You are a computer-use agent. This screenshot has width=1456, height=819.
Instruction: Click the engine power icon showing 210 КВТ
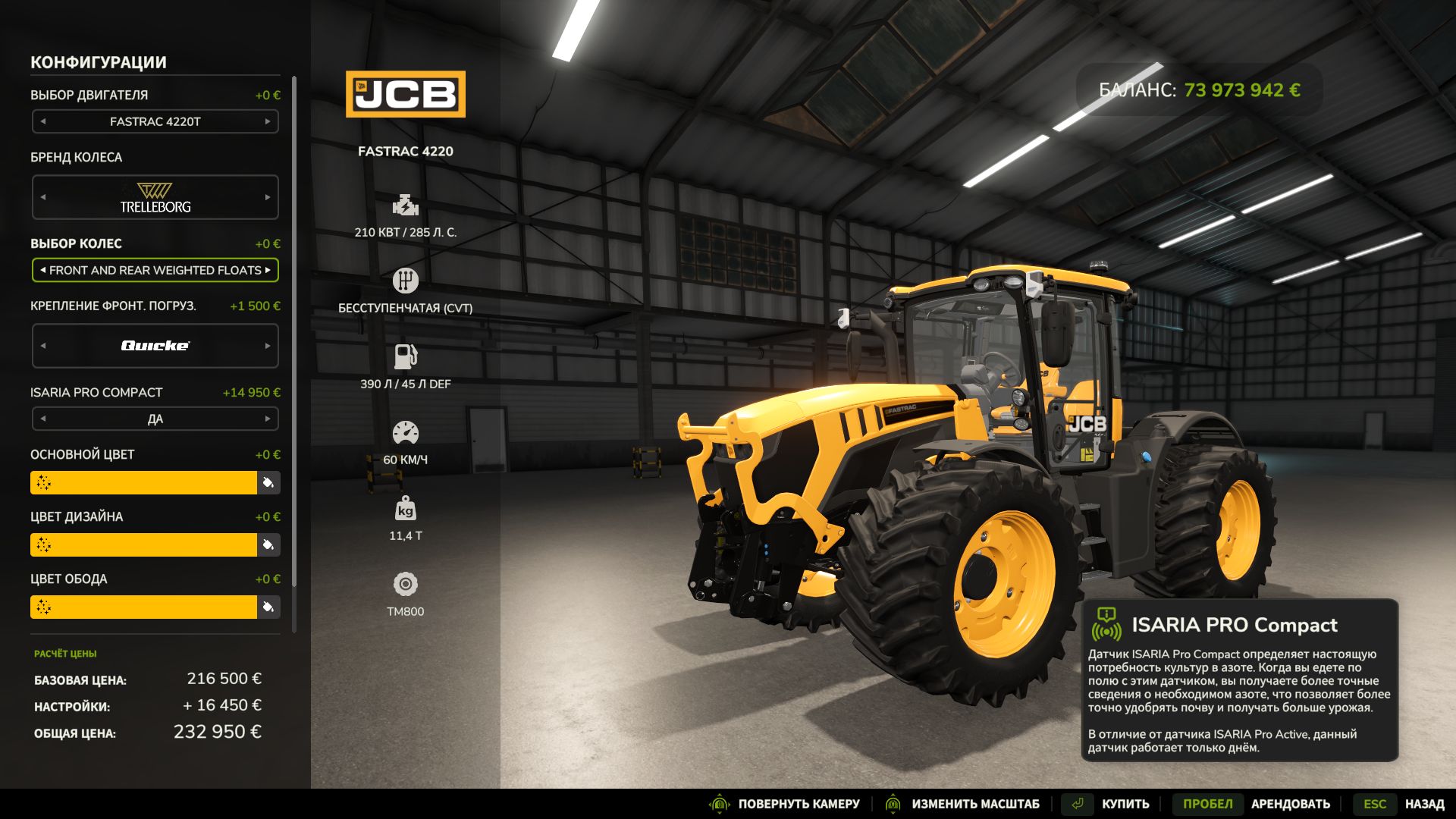click(x=406, y=206)
